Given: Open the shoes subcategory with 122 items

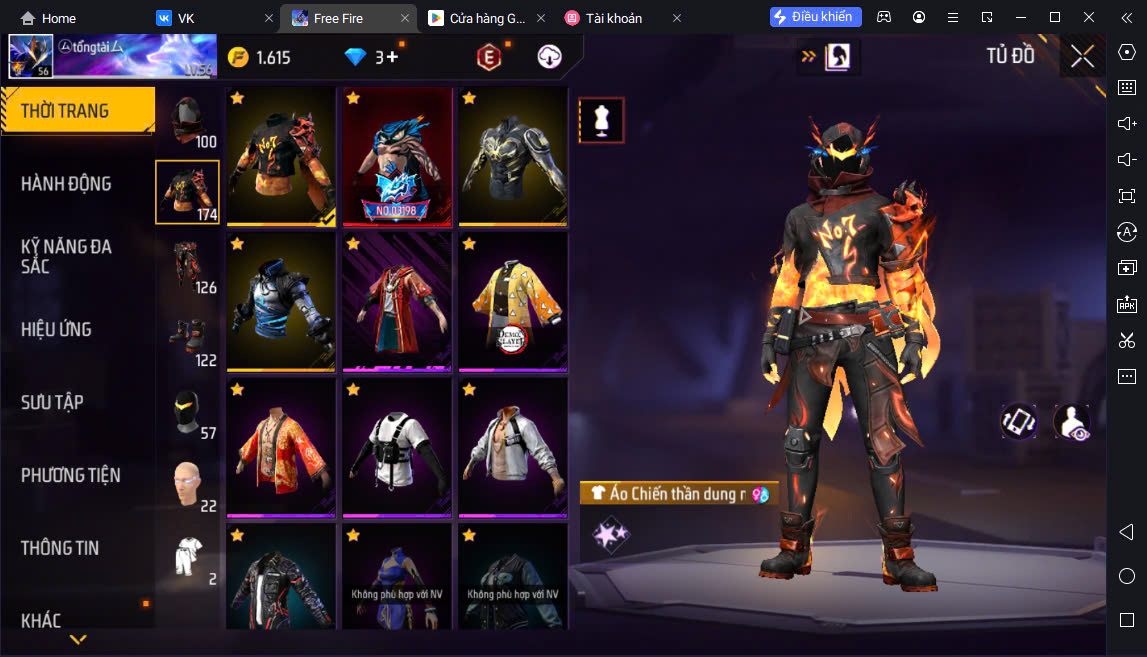Looking at the screenshot, I should 187,340.
